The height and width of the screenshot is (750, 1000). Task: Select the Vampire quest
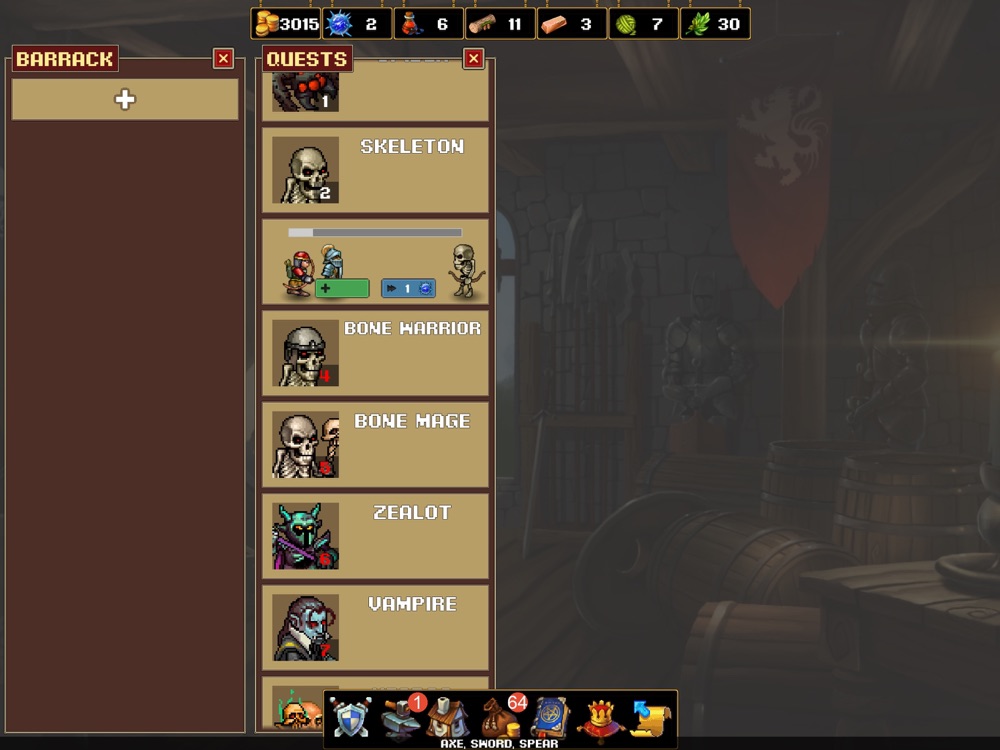click(375, 628)
